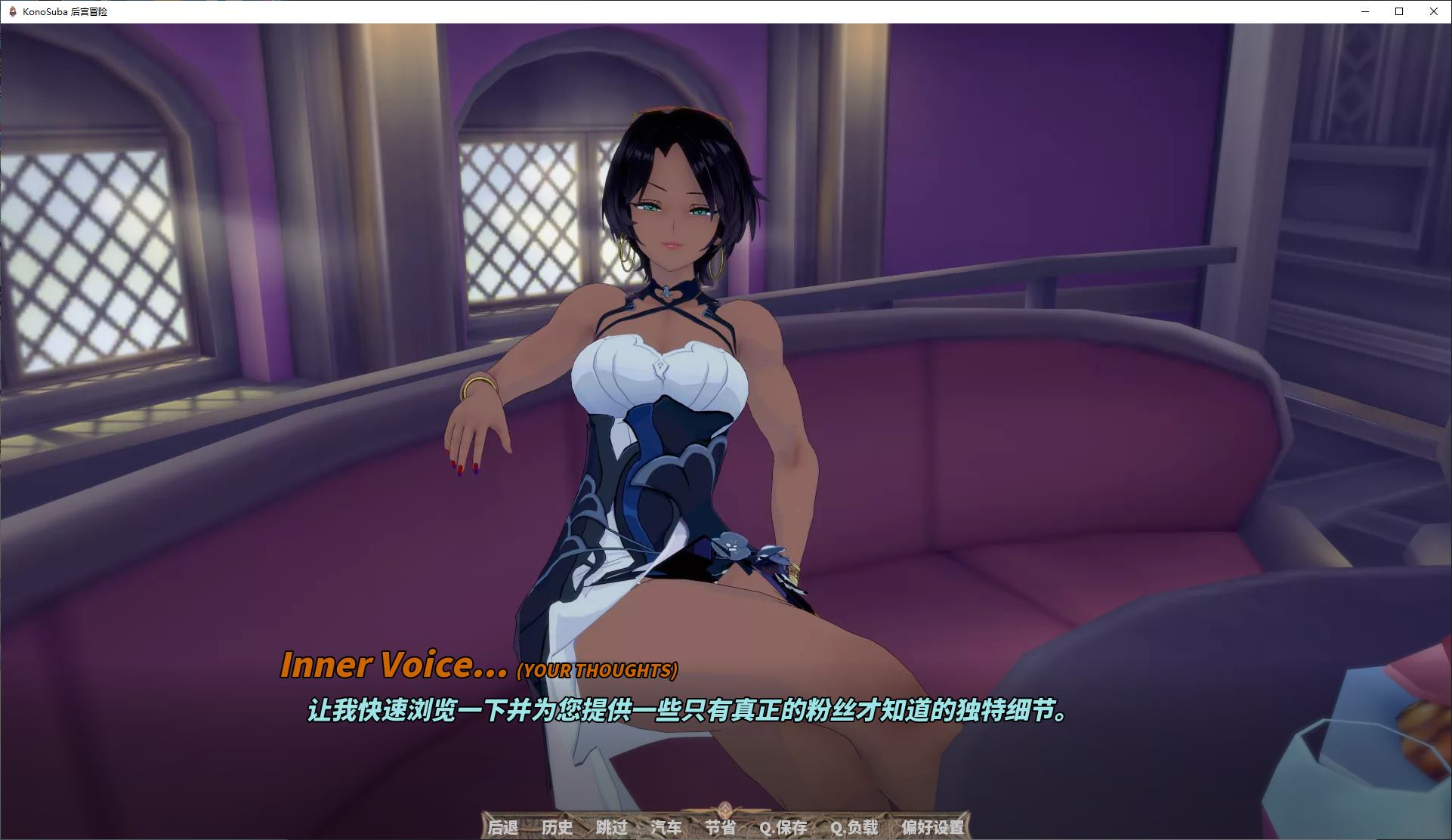
Task: Open 历史 to view dialogue history
Action: click(558, 827)
